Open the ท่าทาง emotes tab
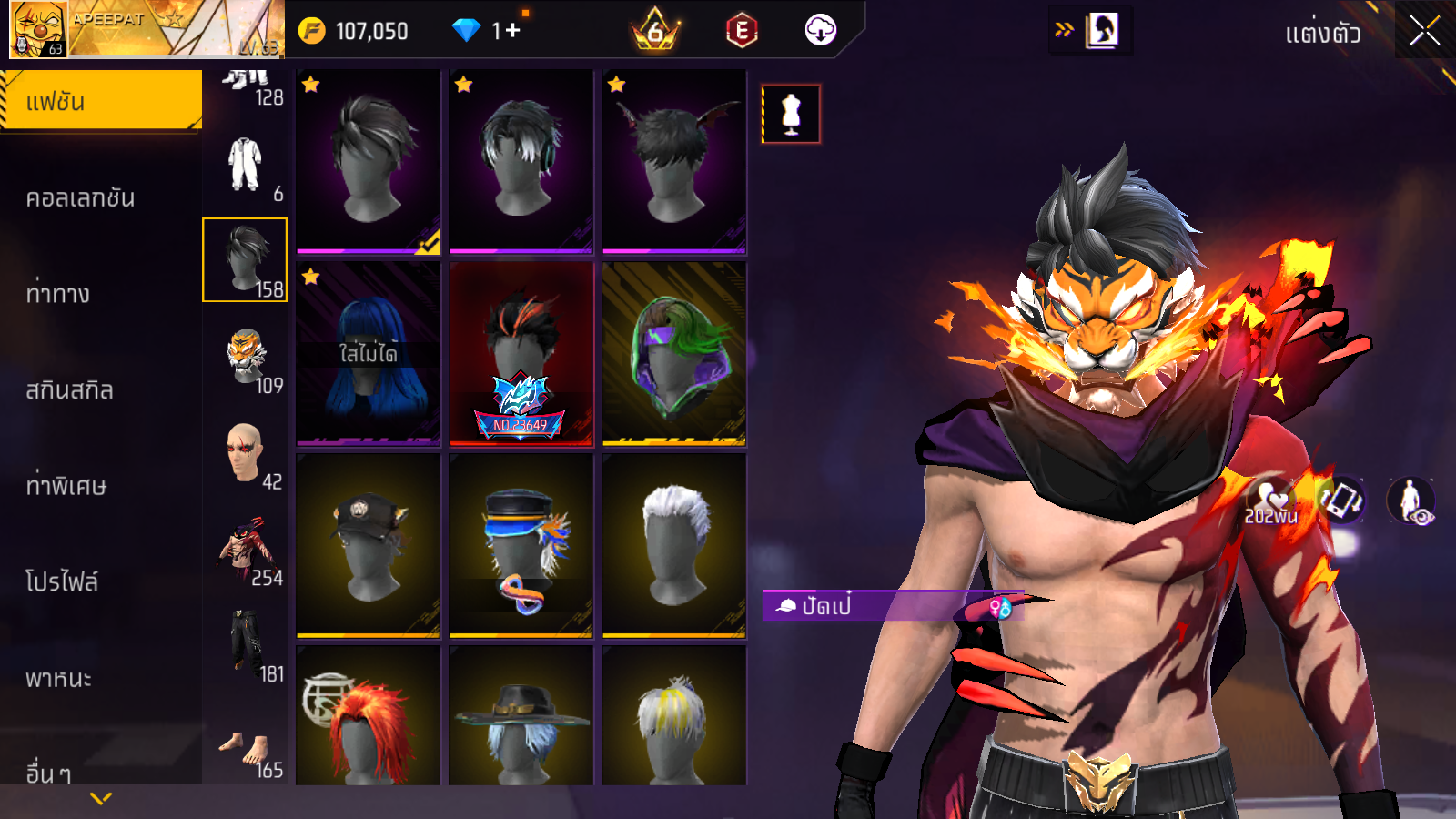Image resolution: width=1456 pixels, height=819 pixels. coord(58,293)
